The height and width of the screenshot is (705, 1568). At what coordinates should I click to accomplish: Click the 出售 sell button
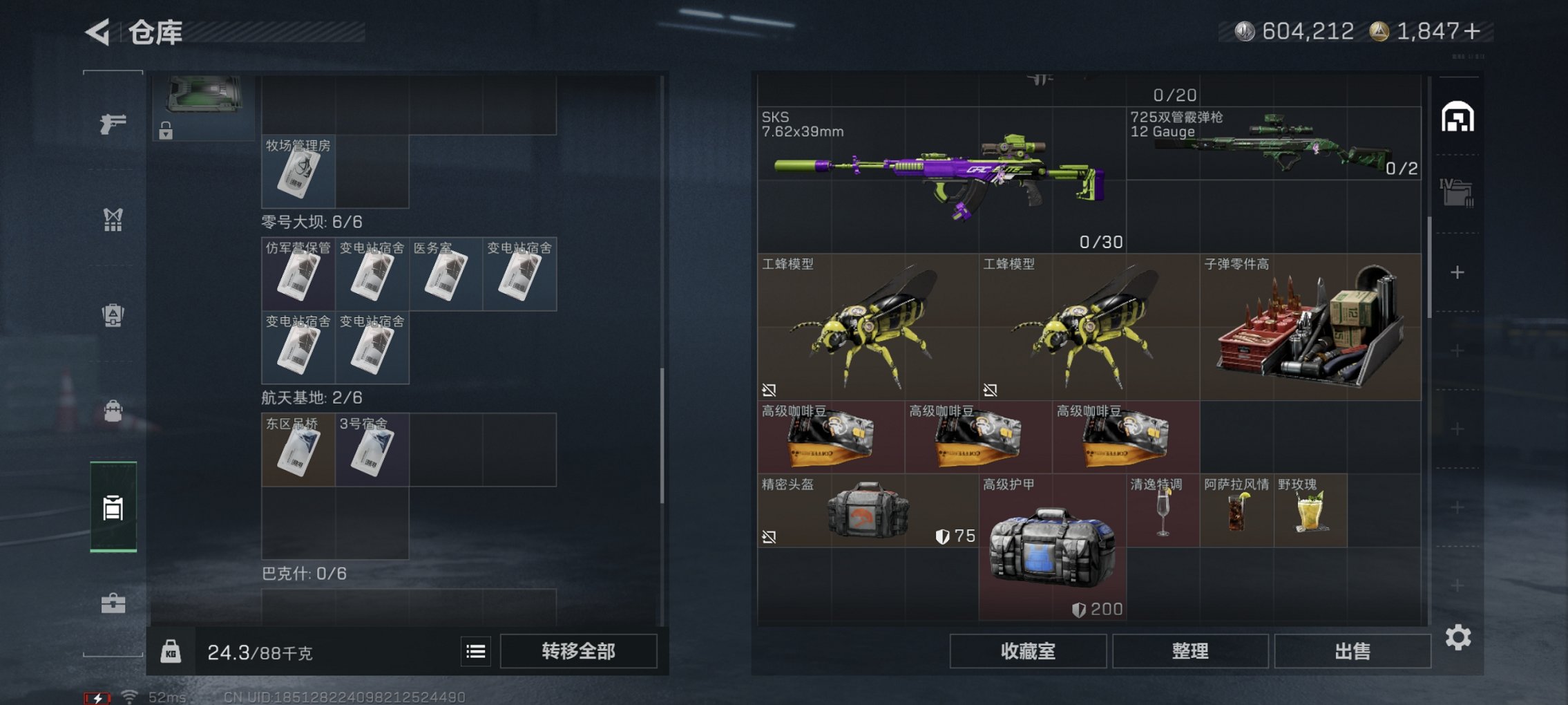point(1352,650)
